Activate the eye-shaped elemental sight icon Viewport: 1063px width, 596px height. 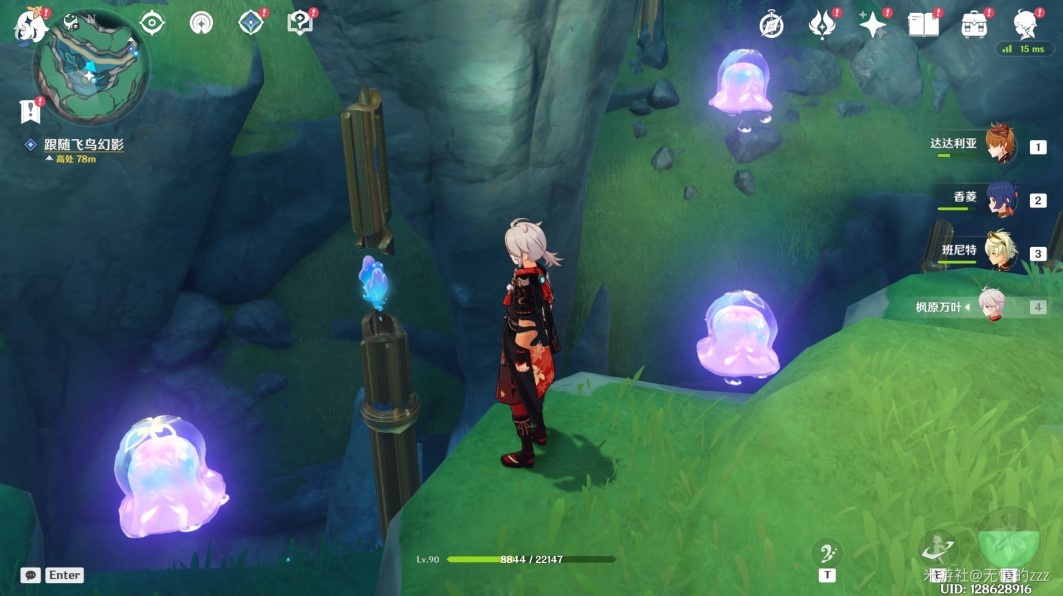(x=152, y=23)
